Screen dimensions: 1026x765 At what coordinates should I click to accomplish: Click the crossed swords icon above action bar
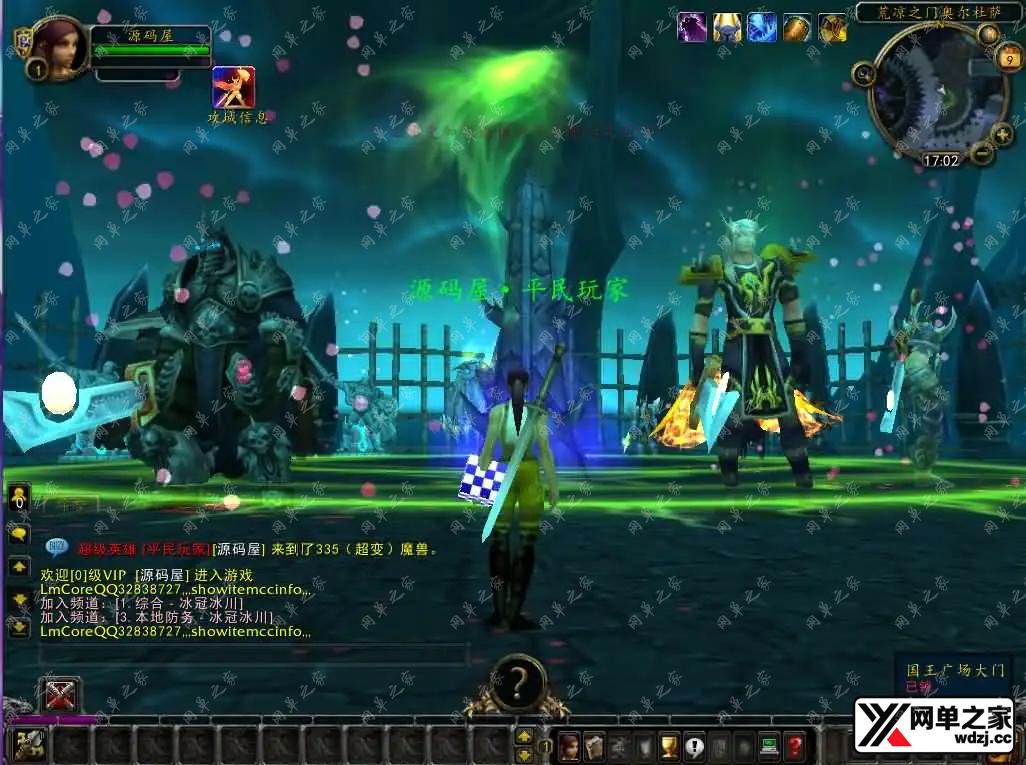pos(59,694)
